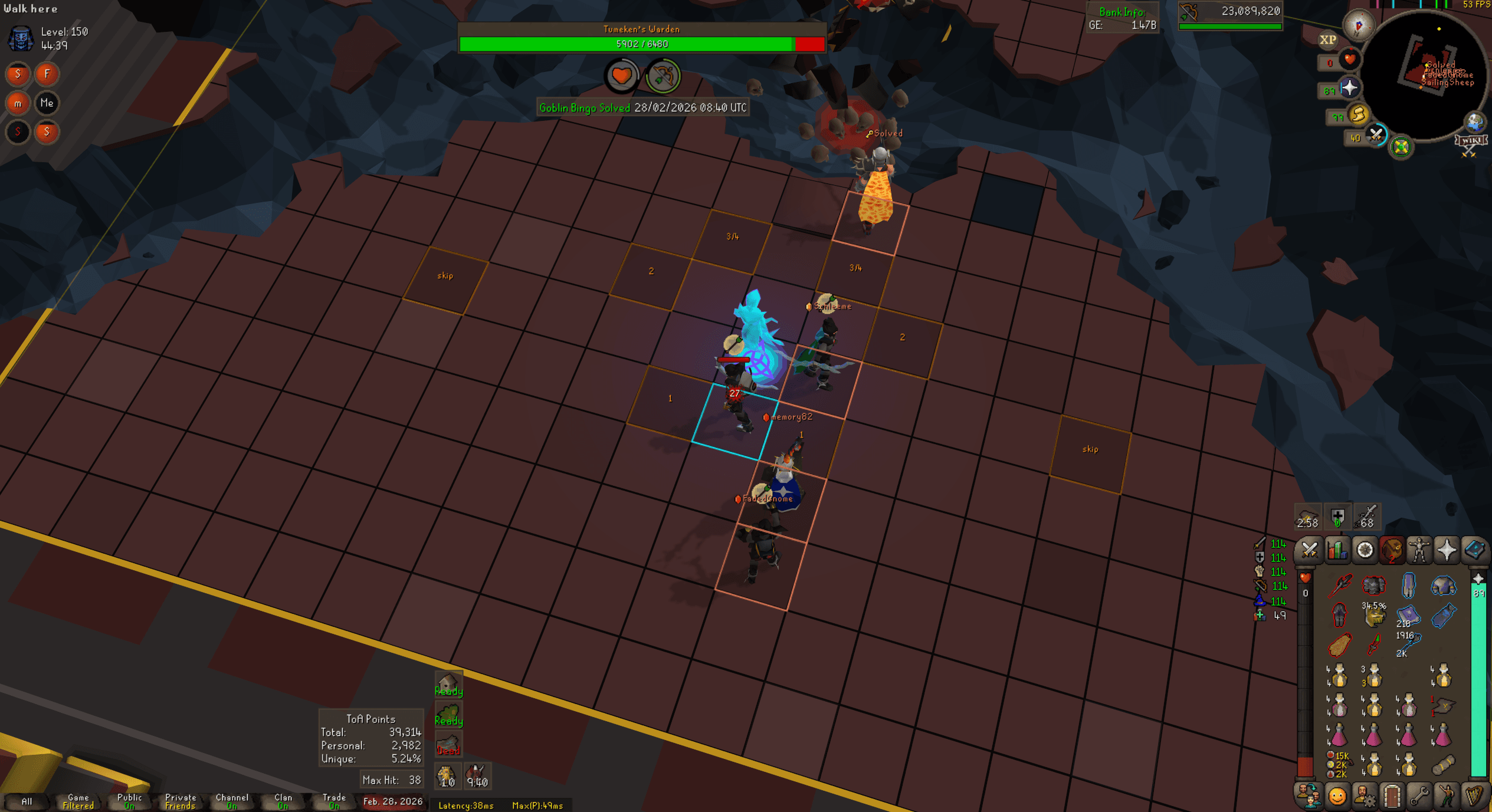Open the Combat Options crossed-swords tab

coord(1309,550)
